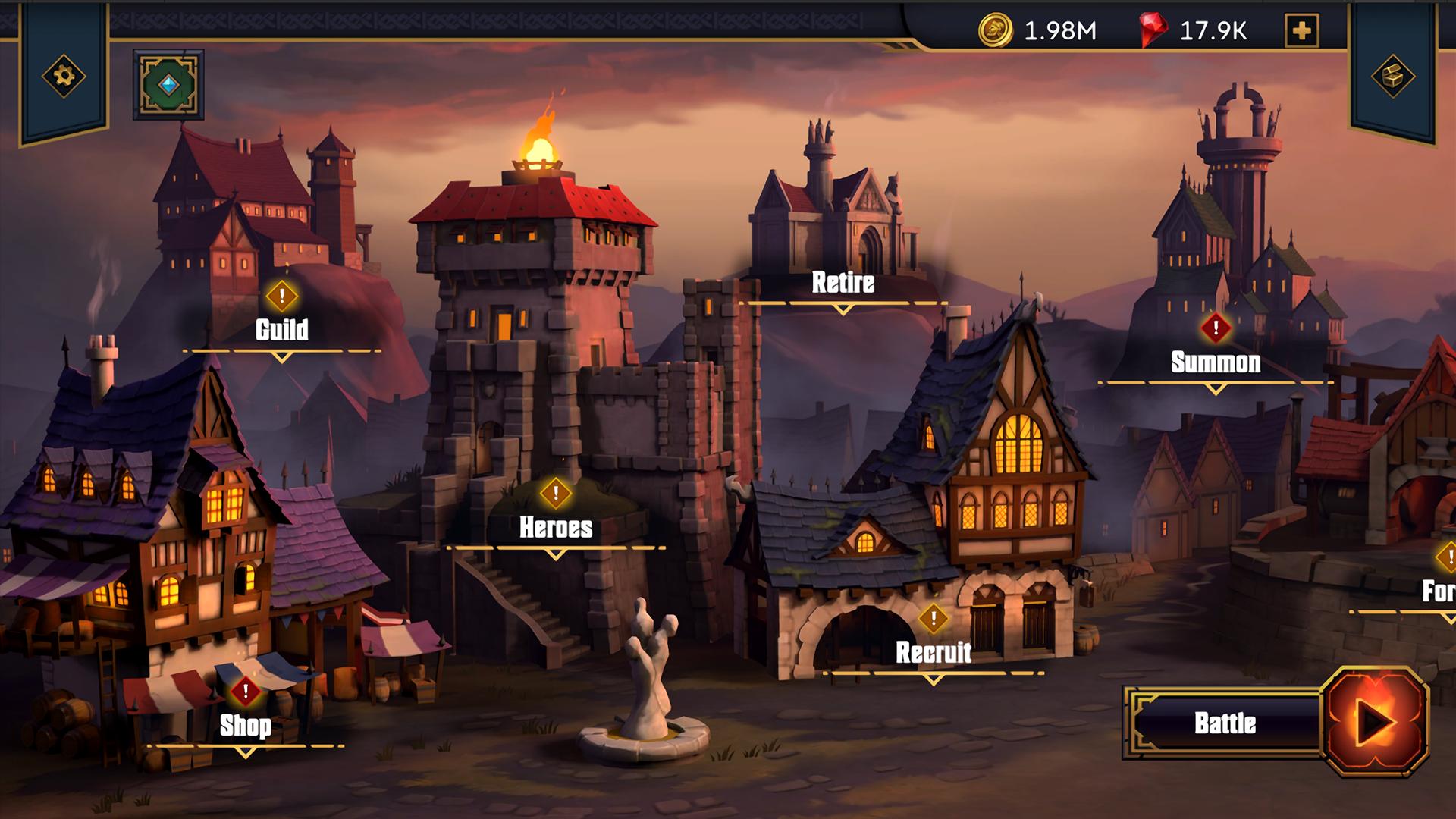1456x819 pixels.
Task: Open the settings gear menu
Action: (64, 76)
